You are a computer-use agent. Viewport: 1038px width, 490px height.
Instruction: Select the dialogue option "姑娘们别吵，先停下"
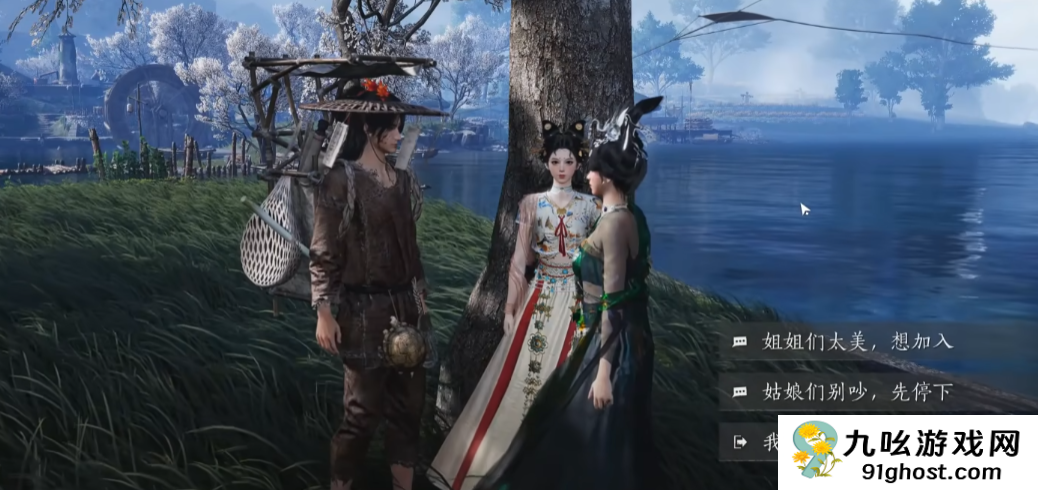click(x=857, y=391)
